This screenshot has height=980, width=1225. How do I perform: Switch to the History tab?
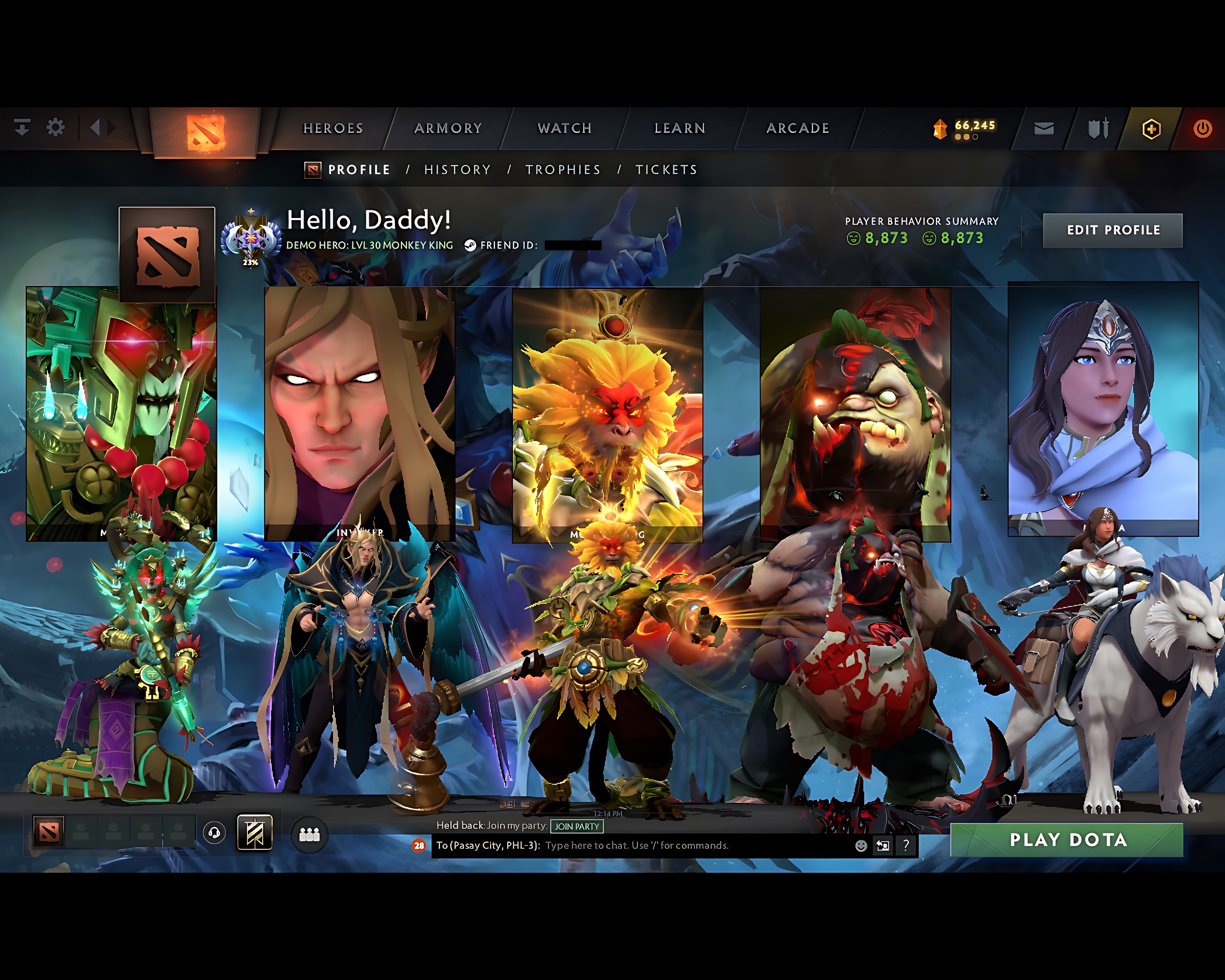click(457, 170)
